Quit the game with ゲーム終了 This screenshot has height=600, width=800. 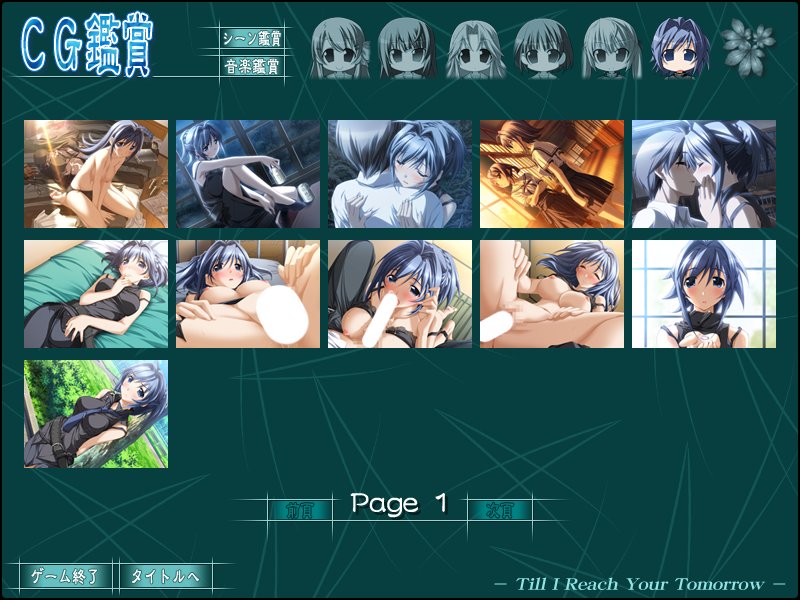coord(66,577)
